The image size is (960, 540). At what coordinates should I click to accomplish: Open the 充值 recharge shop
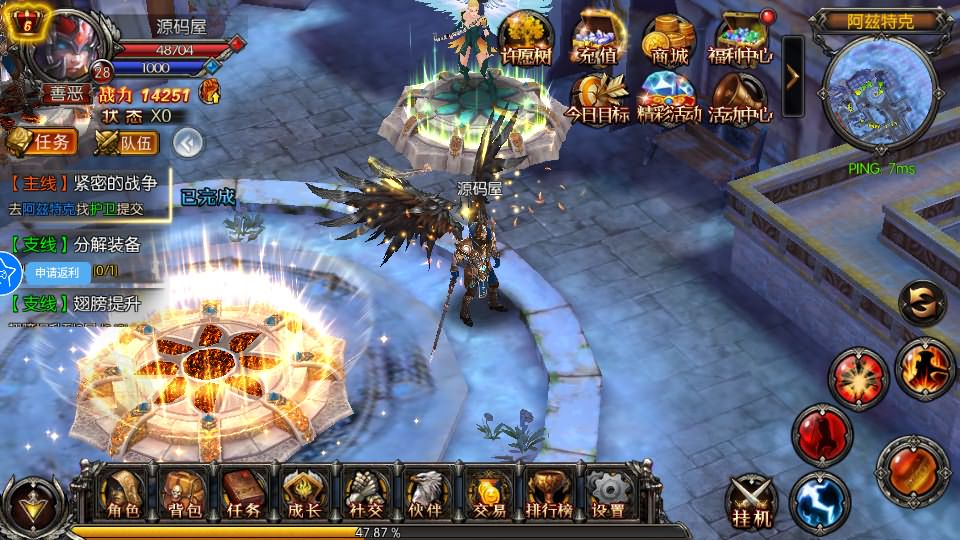click(598, 38)
